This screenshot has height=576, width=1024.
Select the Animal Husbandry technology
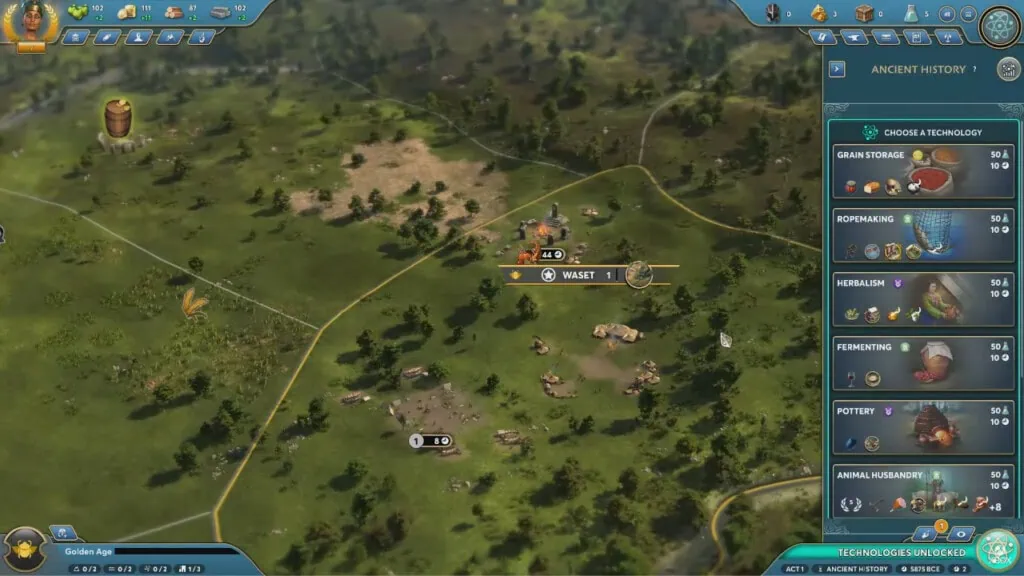click(x=923, y=490)
